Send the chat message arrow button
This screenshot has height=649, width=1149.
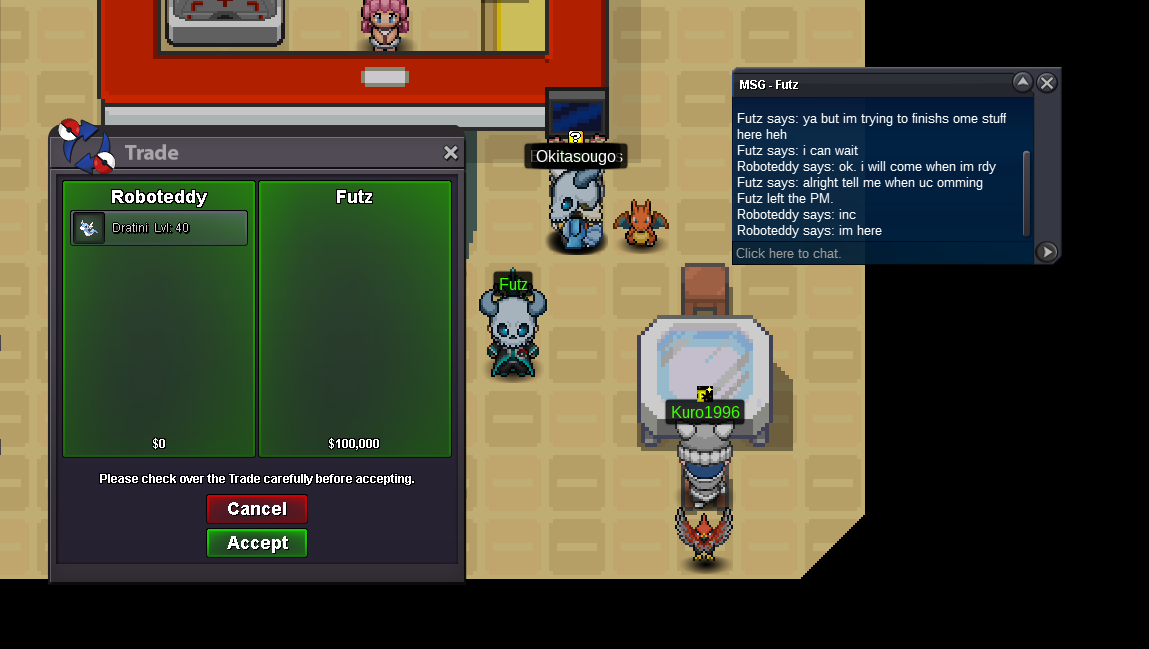(x=1046, y=252)
